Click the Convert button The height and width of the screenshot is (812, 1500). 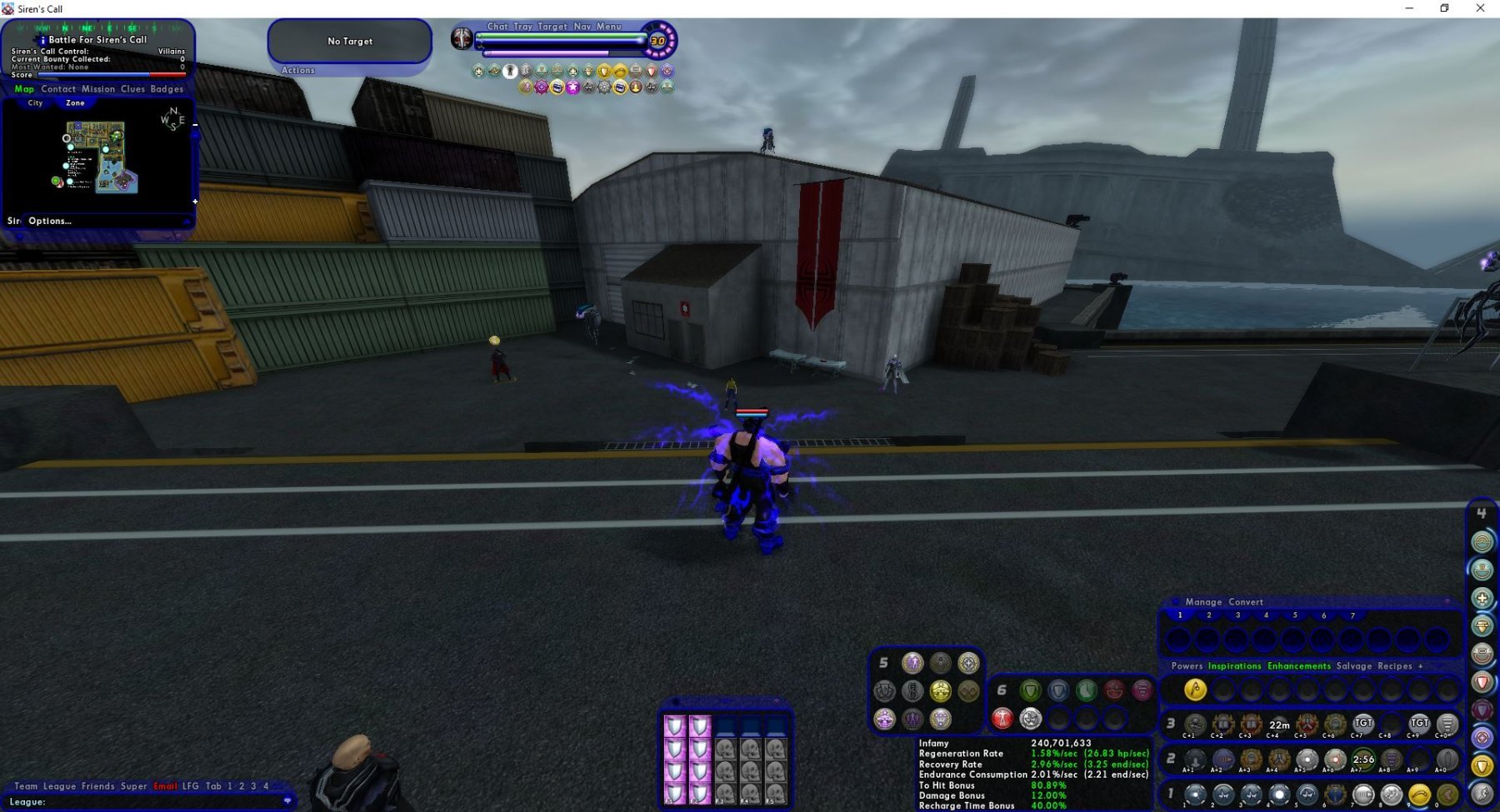coord(1246,602)
